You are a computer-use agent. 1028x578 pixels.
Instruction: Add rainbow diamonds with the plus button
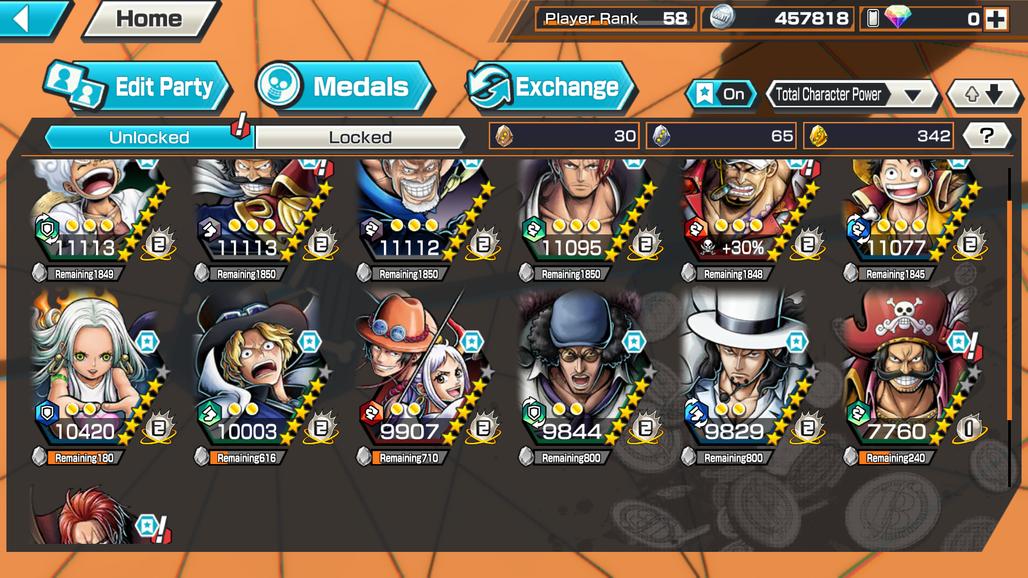point(995,19)
